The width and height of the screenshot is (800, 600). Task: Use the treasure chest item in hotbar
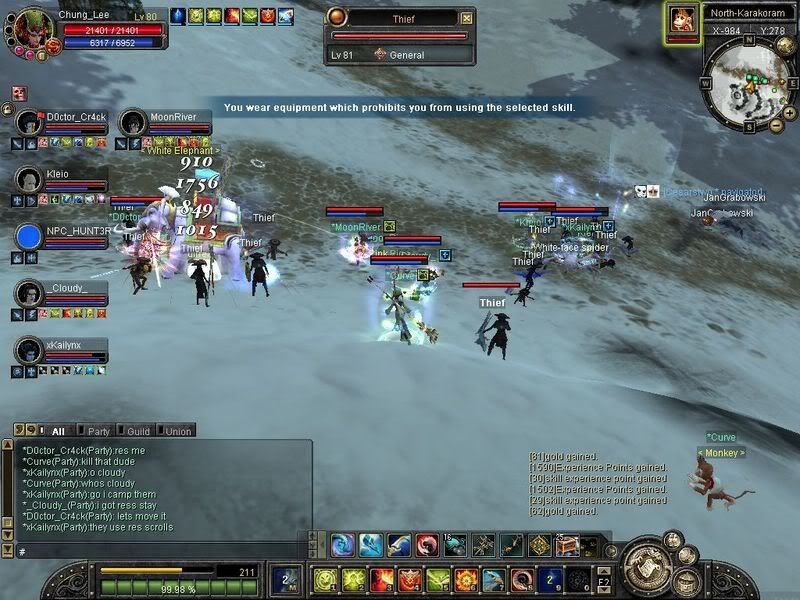[566, 545]
